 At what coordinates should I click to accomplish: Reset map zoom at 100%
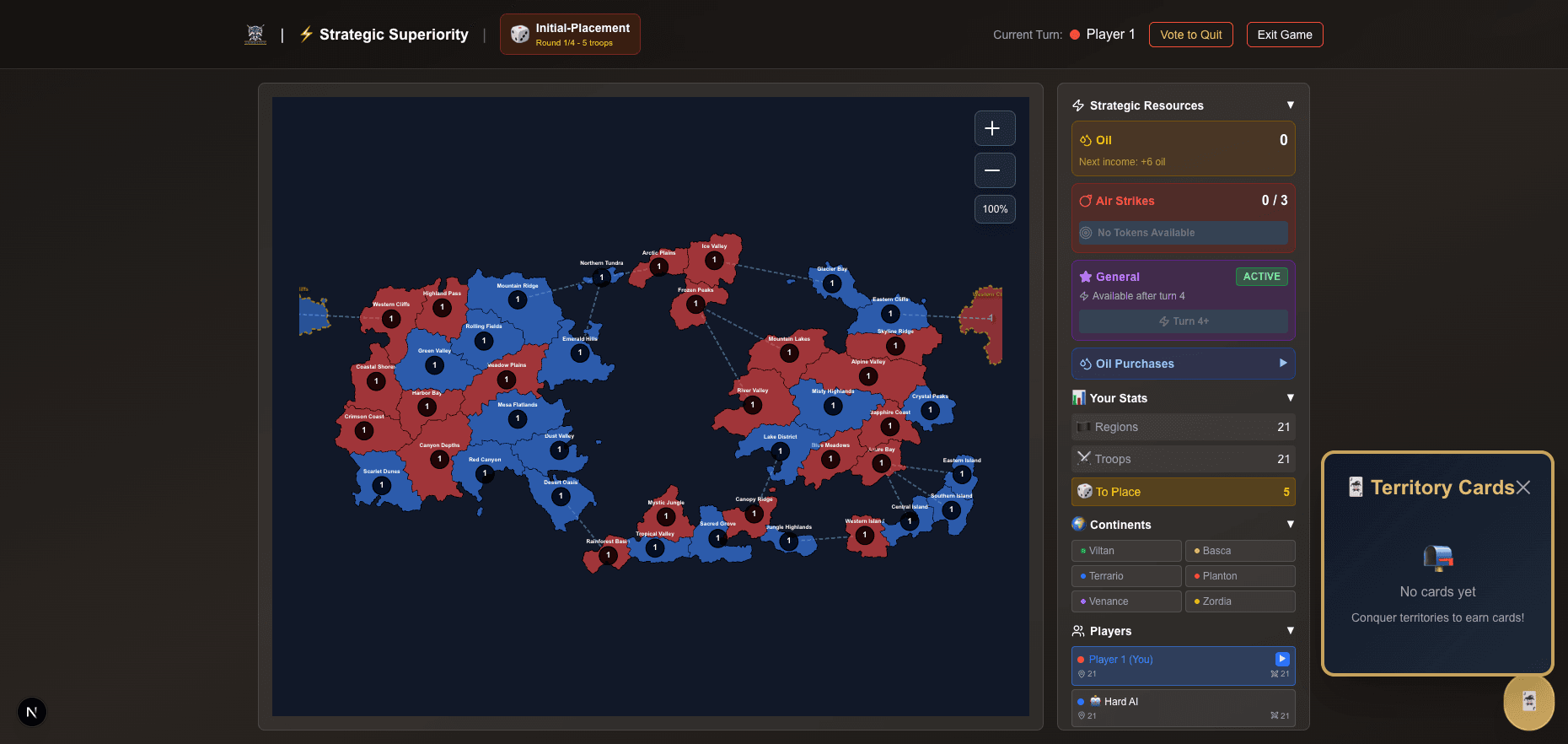(994, 209)
